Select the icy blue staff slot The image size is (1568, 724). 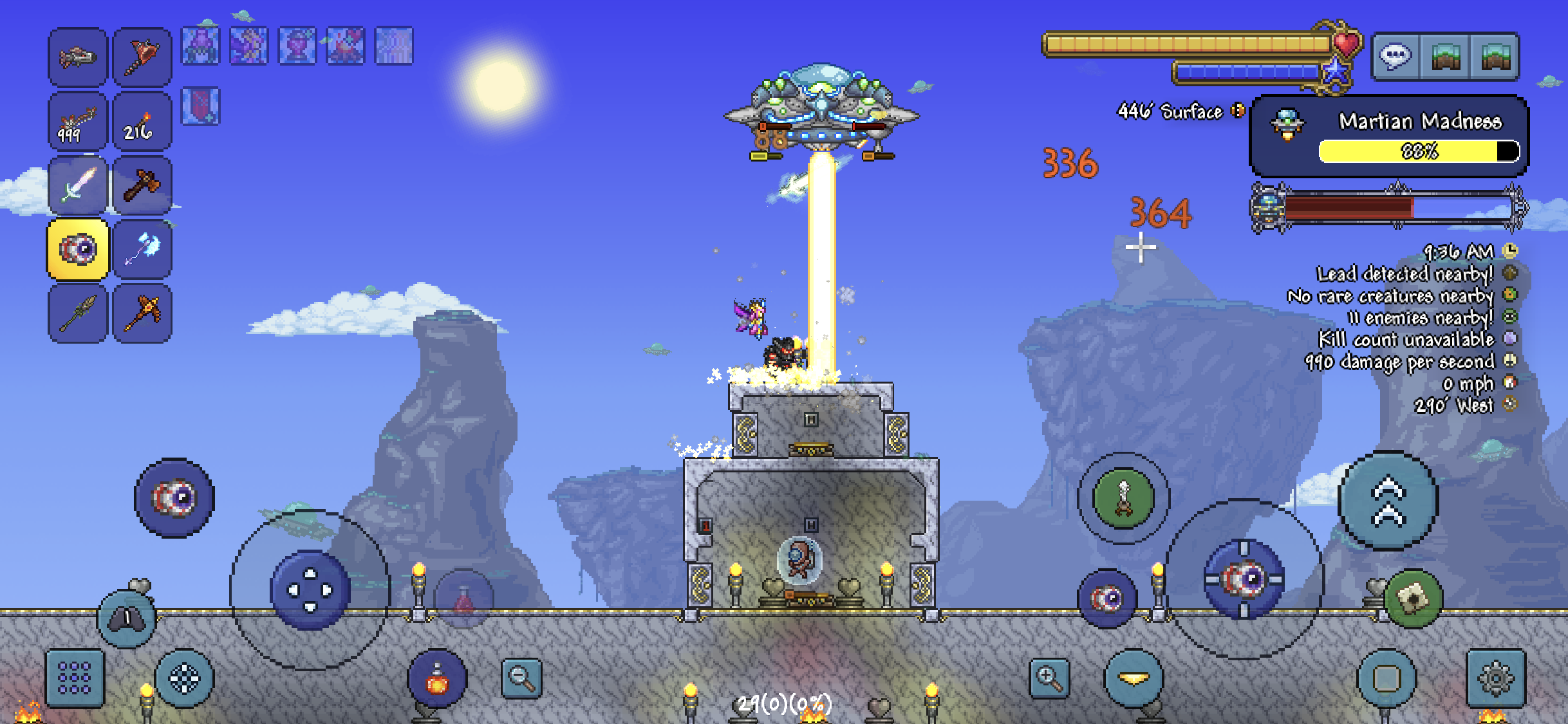(x=142, y=249)
